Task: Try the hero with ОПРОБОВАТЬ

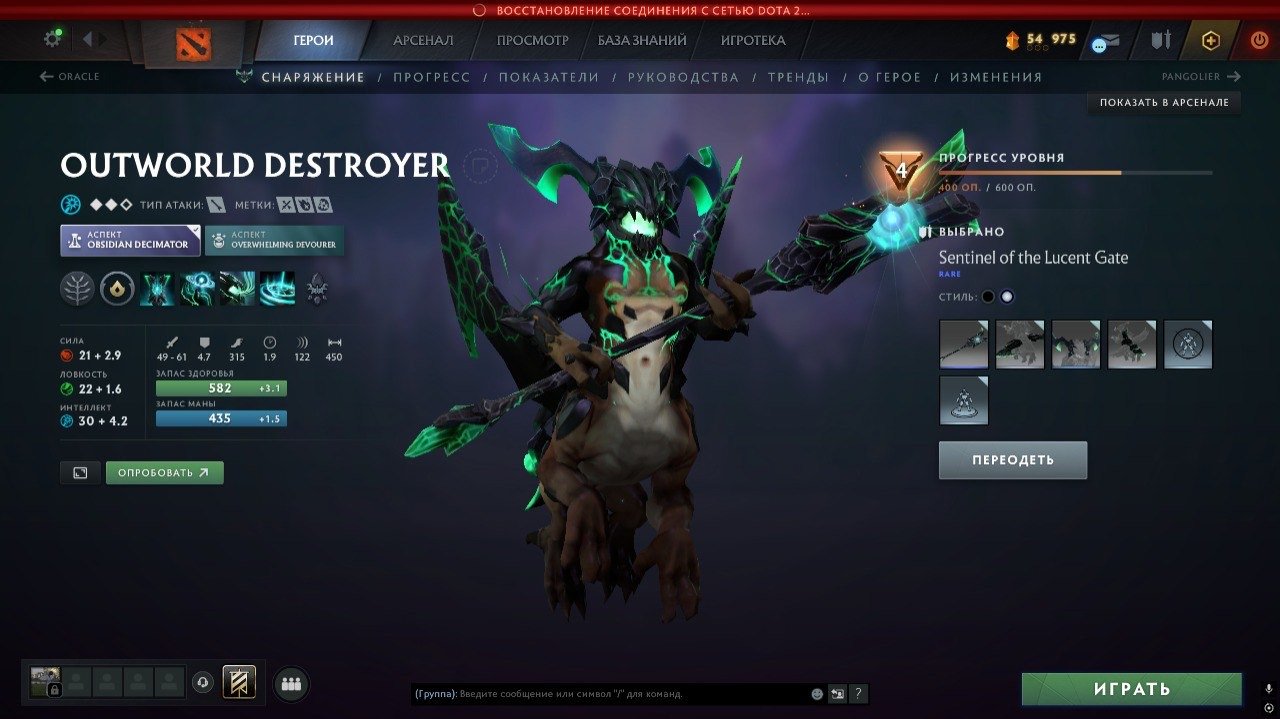Action: pos(164,472)
